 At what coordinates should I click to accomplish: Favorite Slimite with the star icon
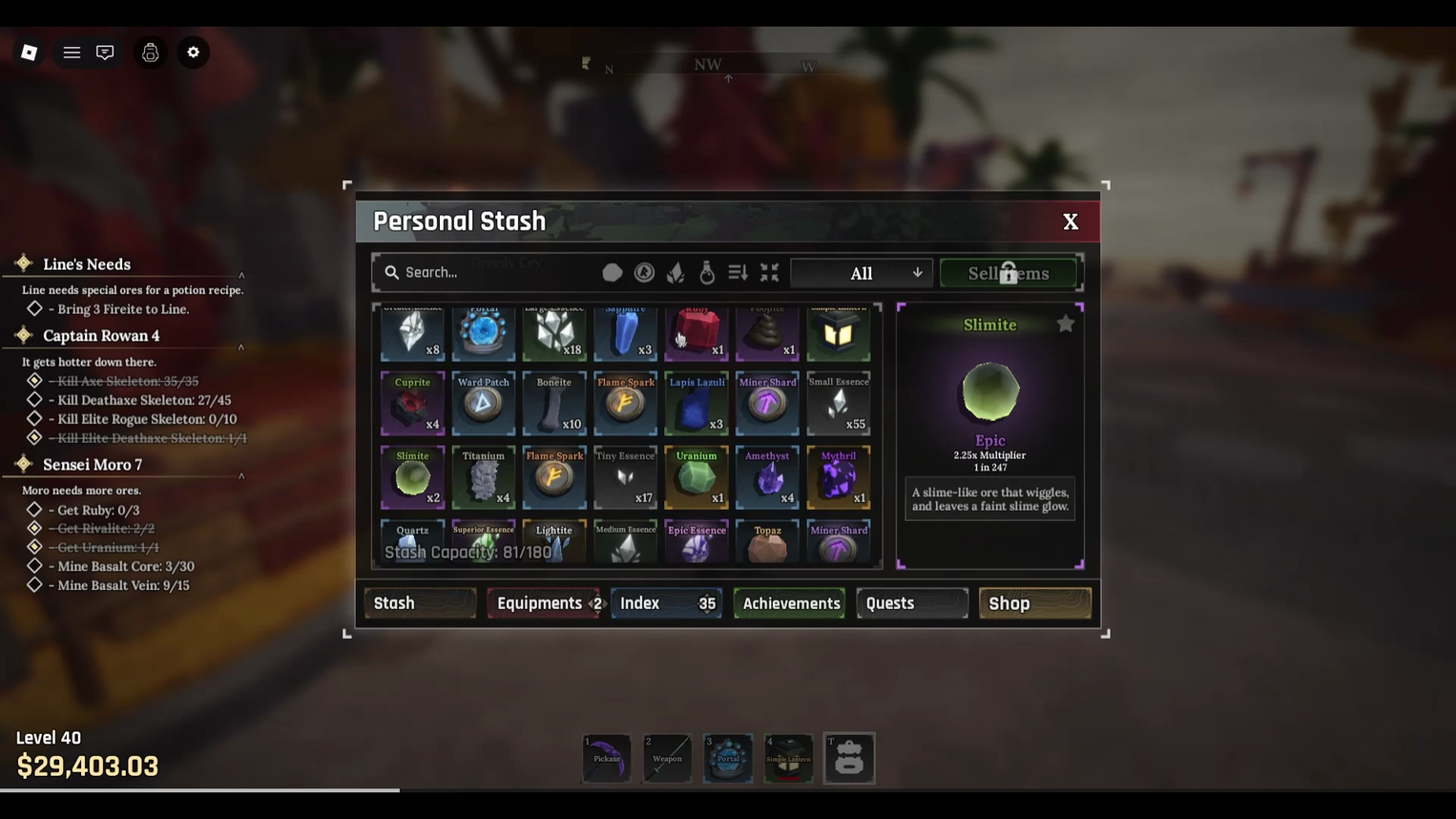click(x=1065, y=325)
